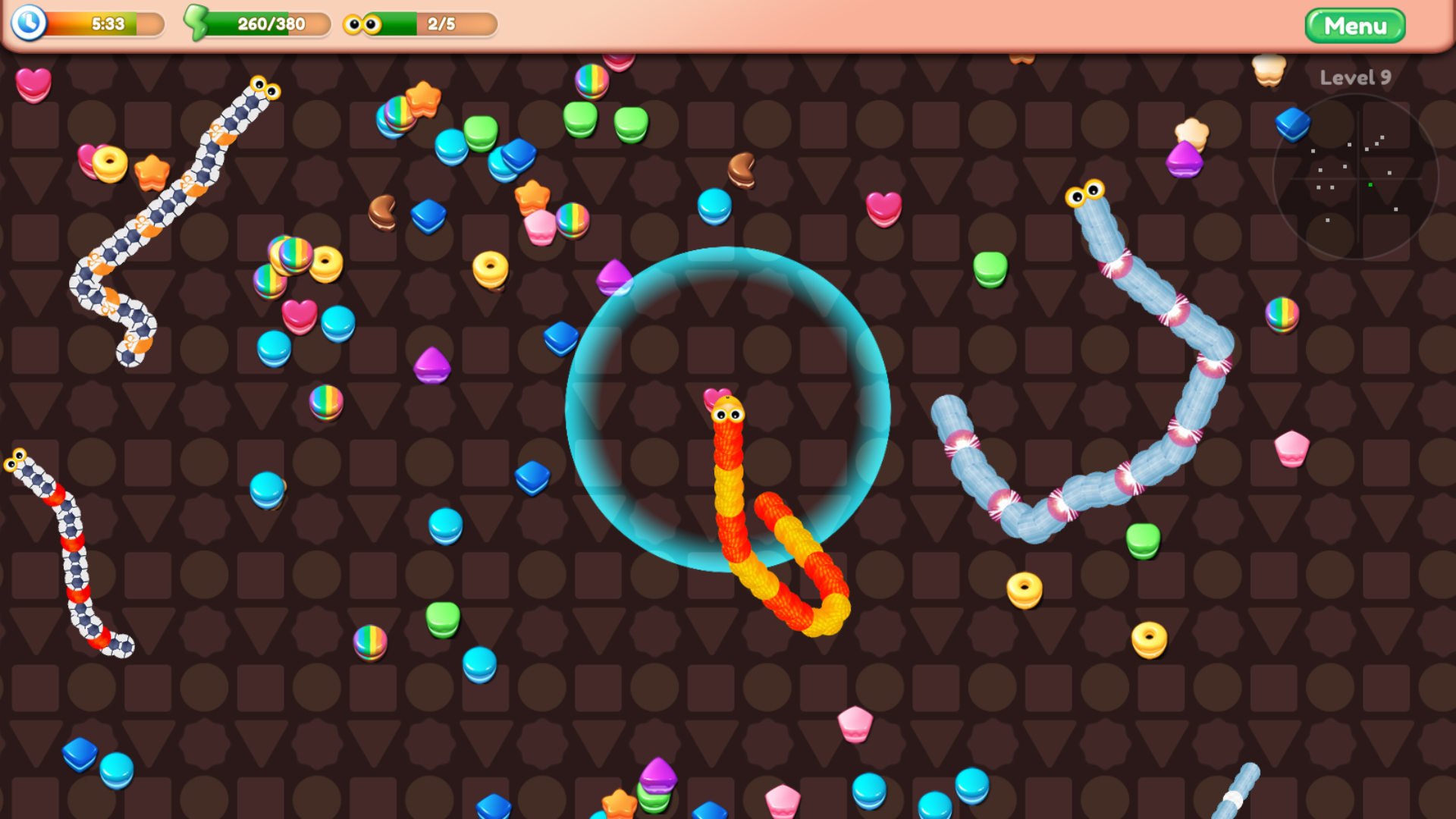This screenshot has height=819, width=1456.
Task: Click the 260/380 energy progress bar
Action: (x=269, y=24)
